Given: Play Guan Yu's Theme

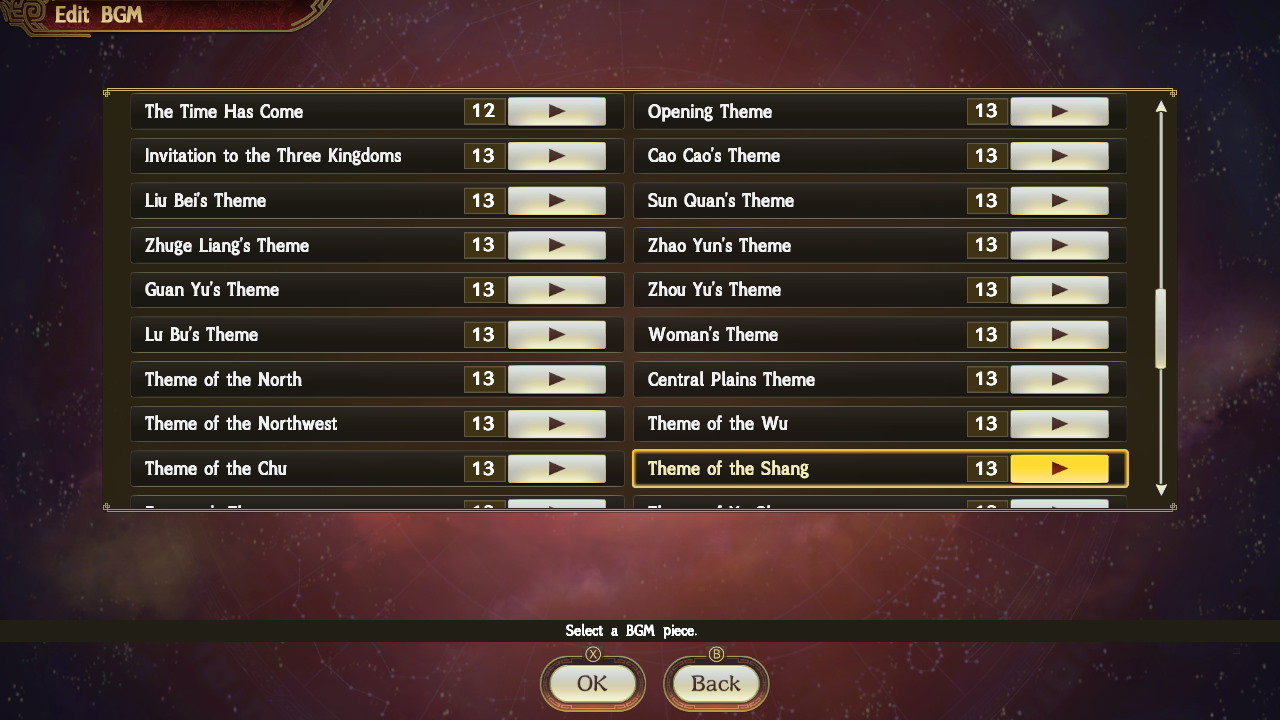Looking at the screenshot, I should click(x=558, y=289).
